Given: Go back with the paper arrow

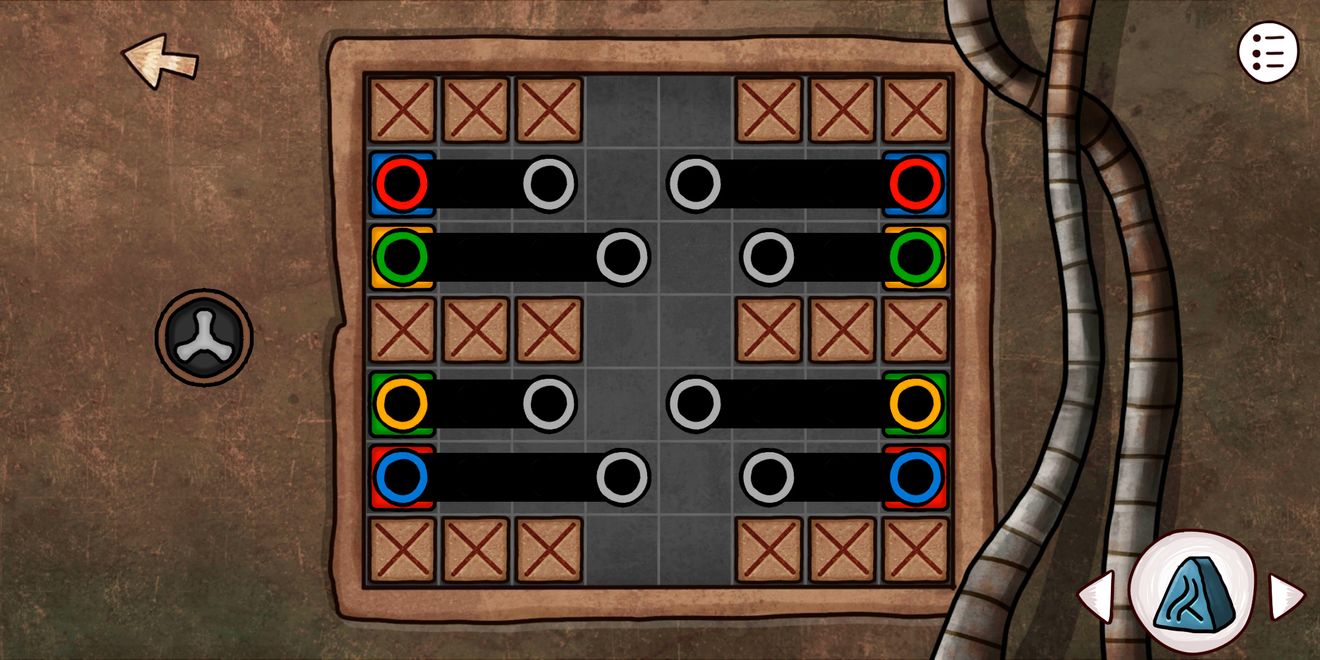Looking at the screenshot, I should click(x=160, y=60).
